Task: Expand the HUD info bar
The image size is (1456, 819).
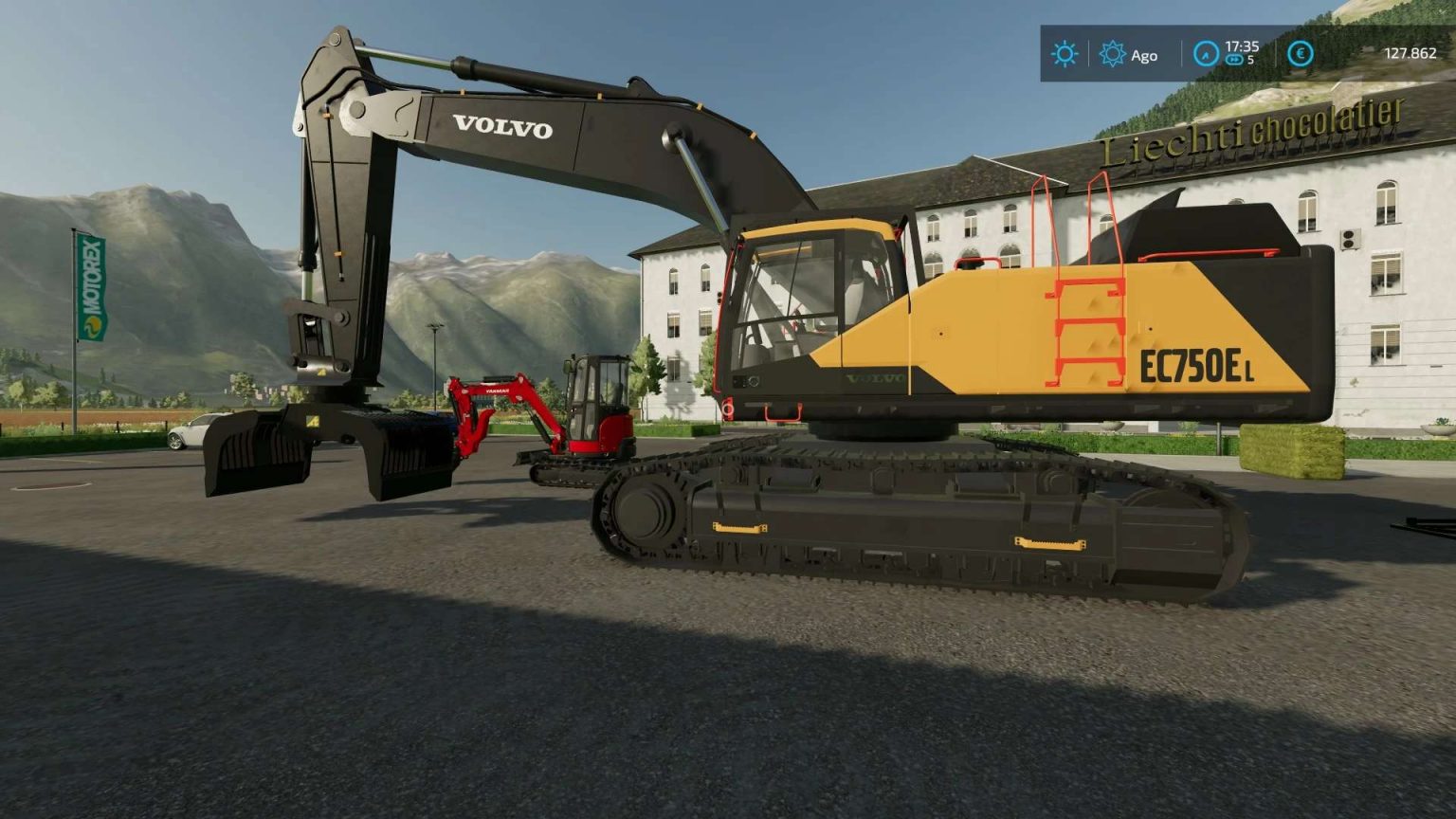Action: 1232,55
